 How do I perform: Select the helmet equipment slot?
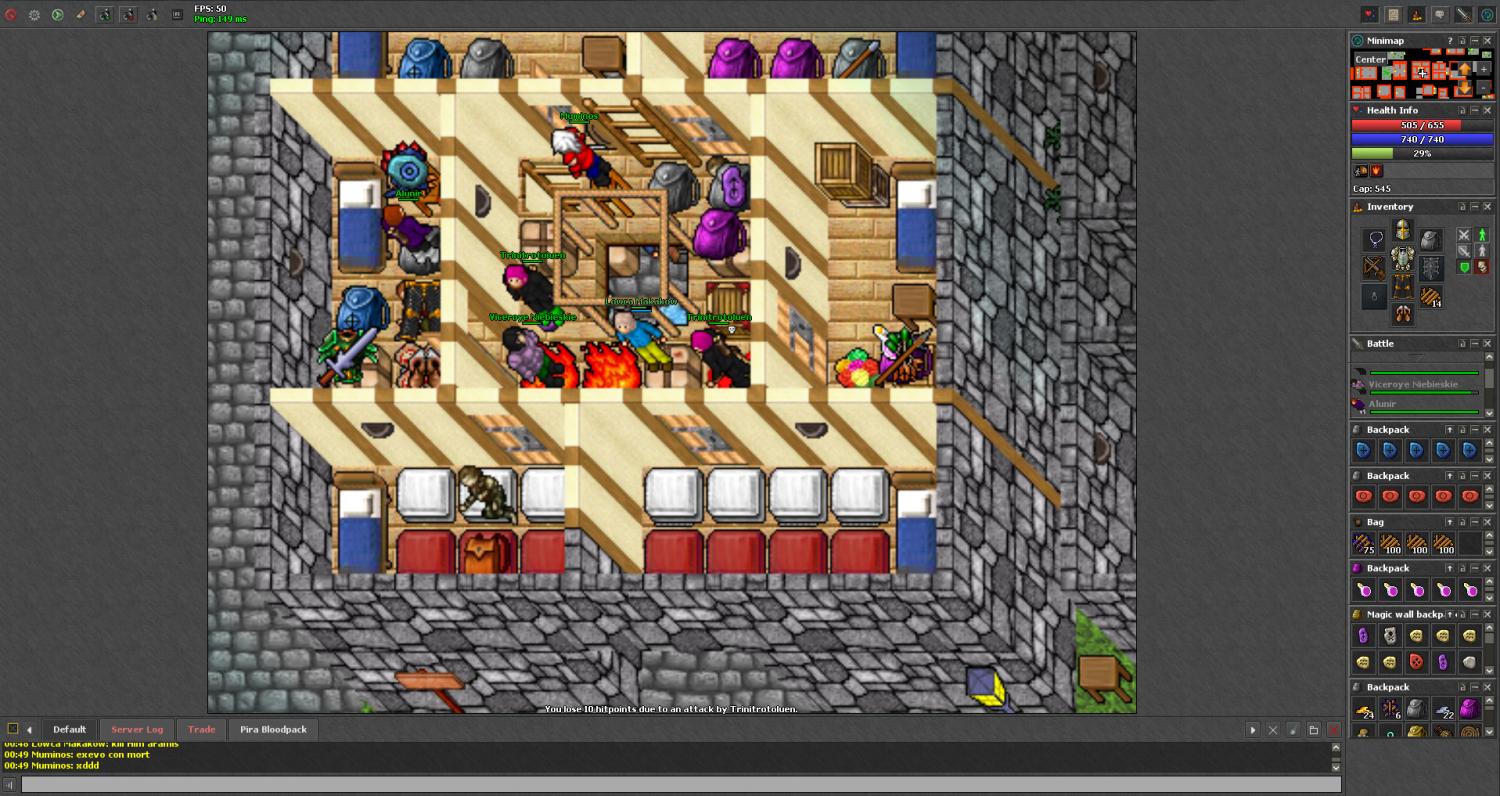(x=1403, y=231)
